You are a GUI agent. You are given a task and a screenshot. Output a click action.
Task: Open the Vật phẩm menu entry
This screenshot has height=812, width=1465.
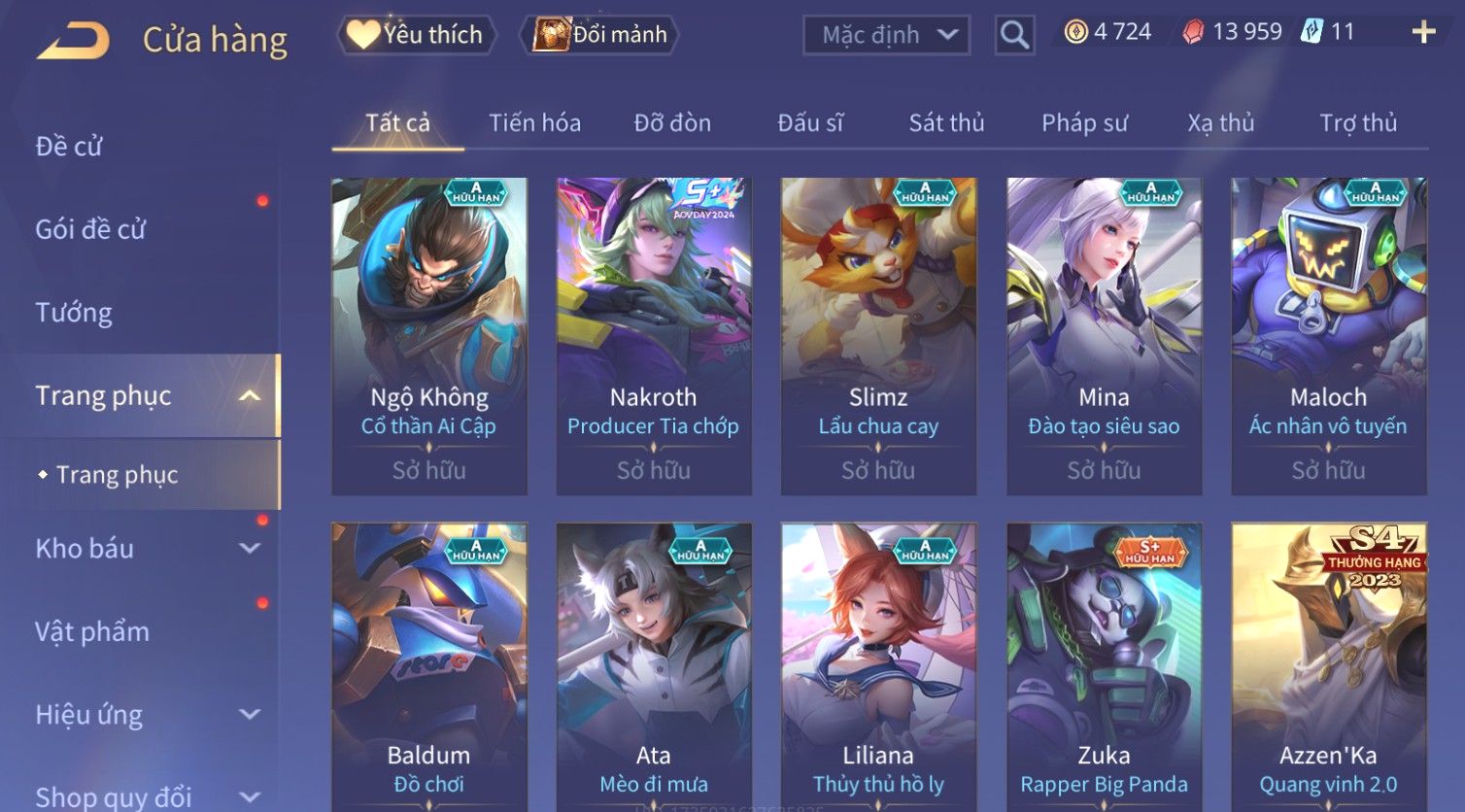(x=92, y=632)
